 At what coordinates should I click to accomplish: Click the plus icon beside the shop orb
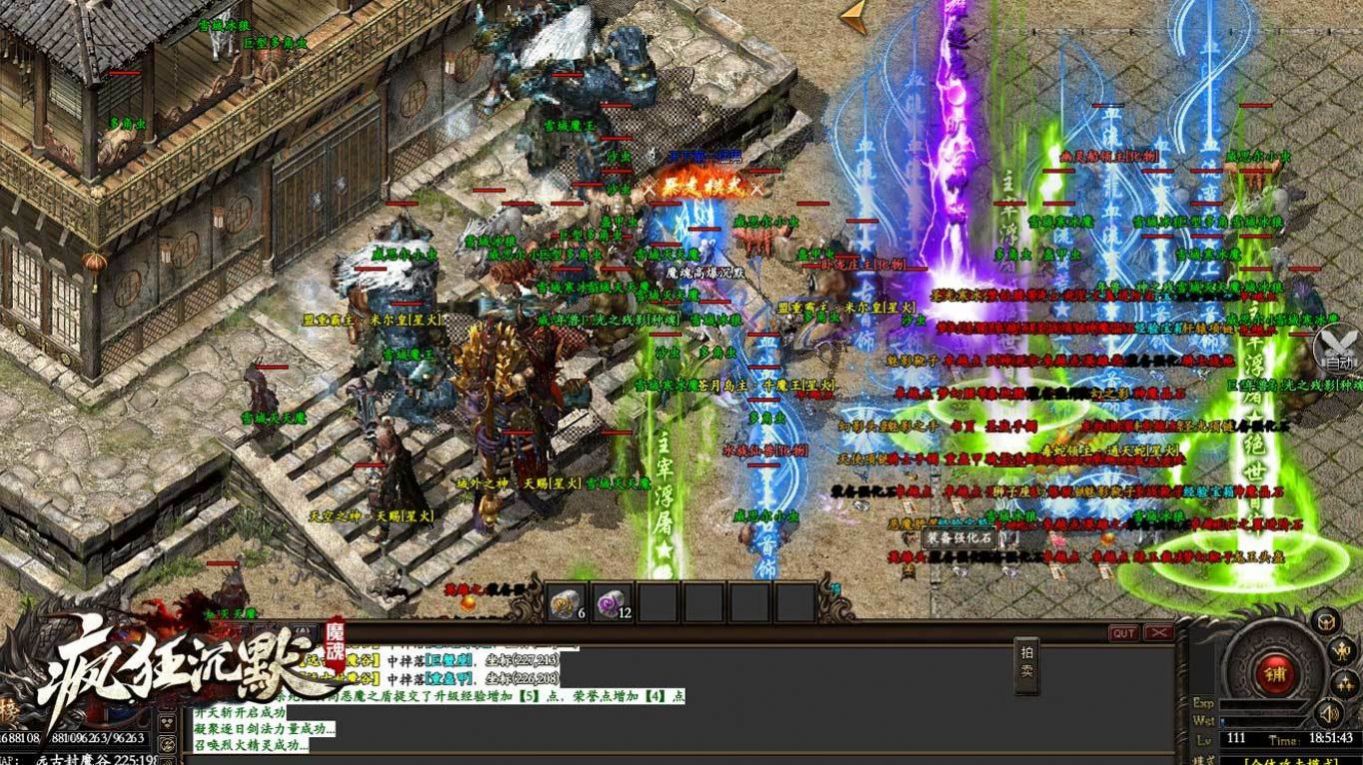tap(1344, 683)
